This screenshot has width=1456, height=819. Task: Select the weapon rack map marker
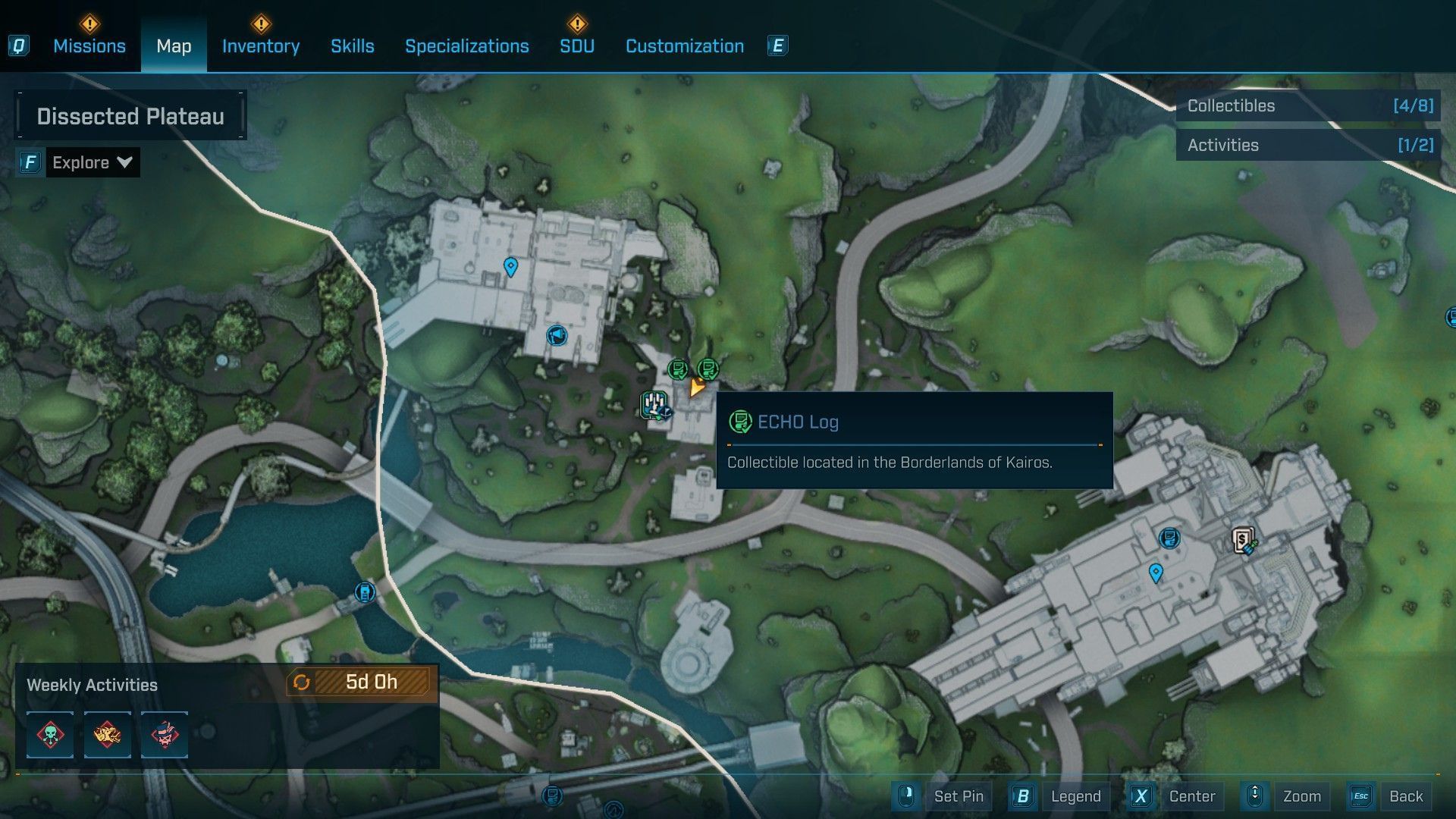654,404
